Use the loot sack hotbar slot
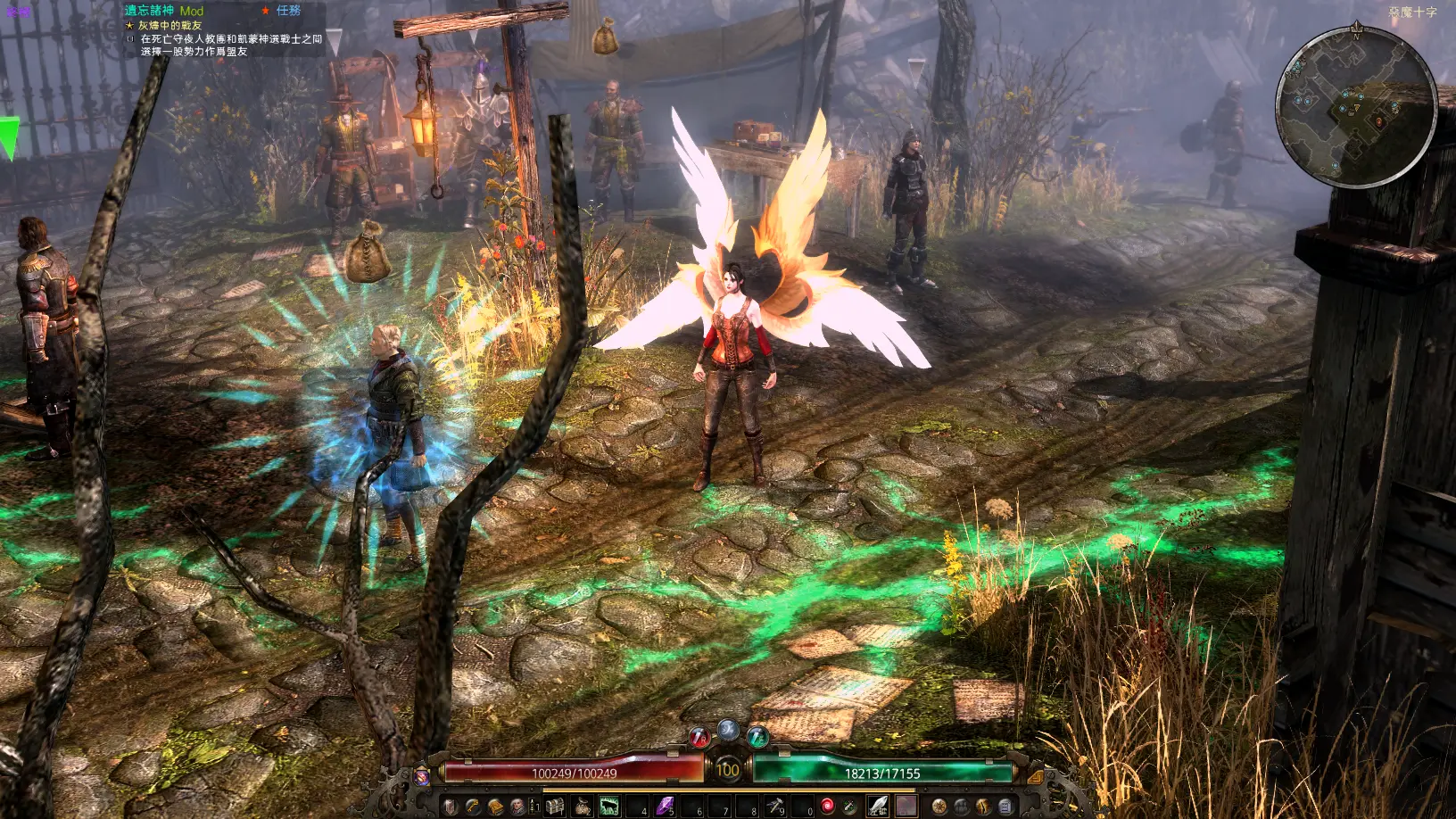Screen dimensions: 1456x819 (x=583, y=807)
